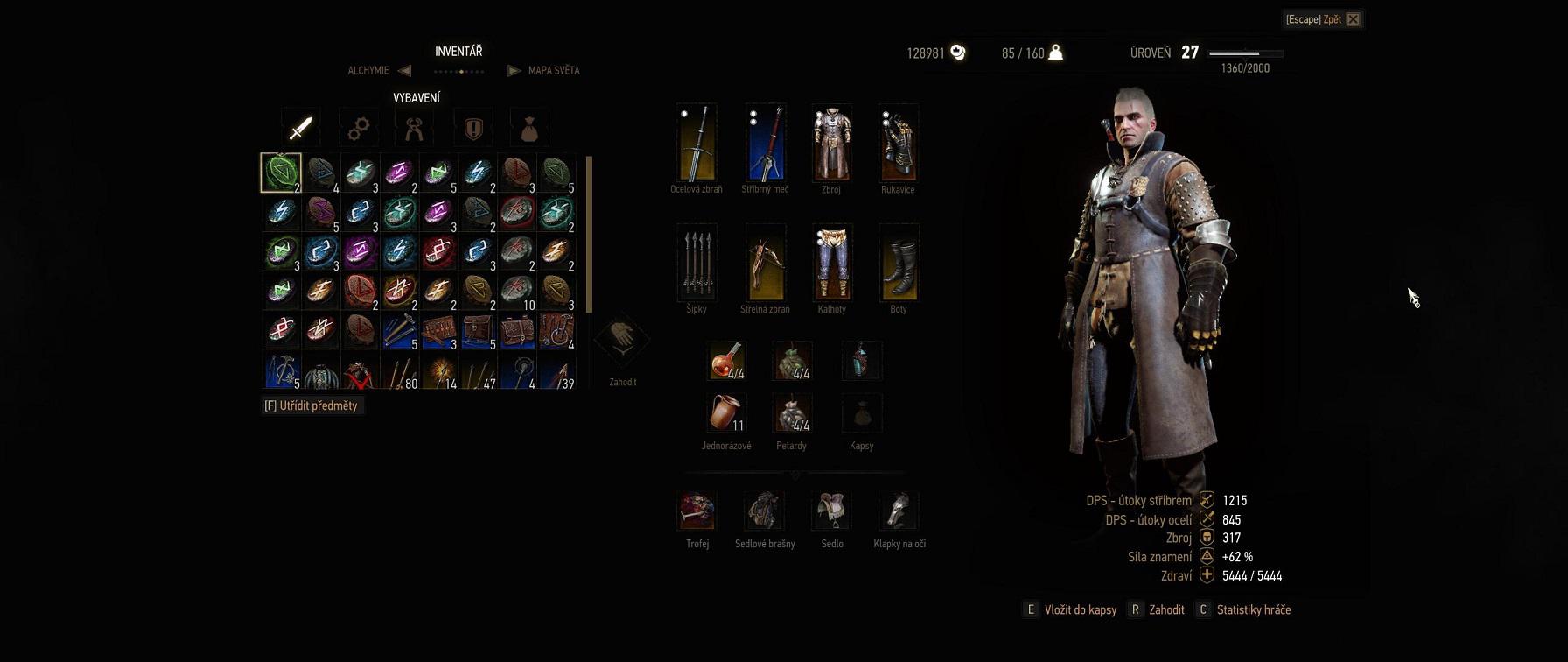Show the shield quest items tab

point(473,129)
